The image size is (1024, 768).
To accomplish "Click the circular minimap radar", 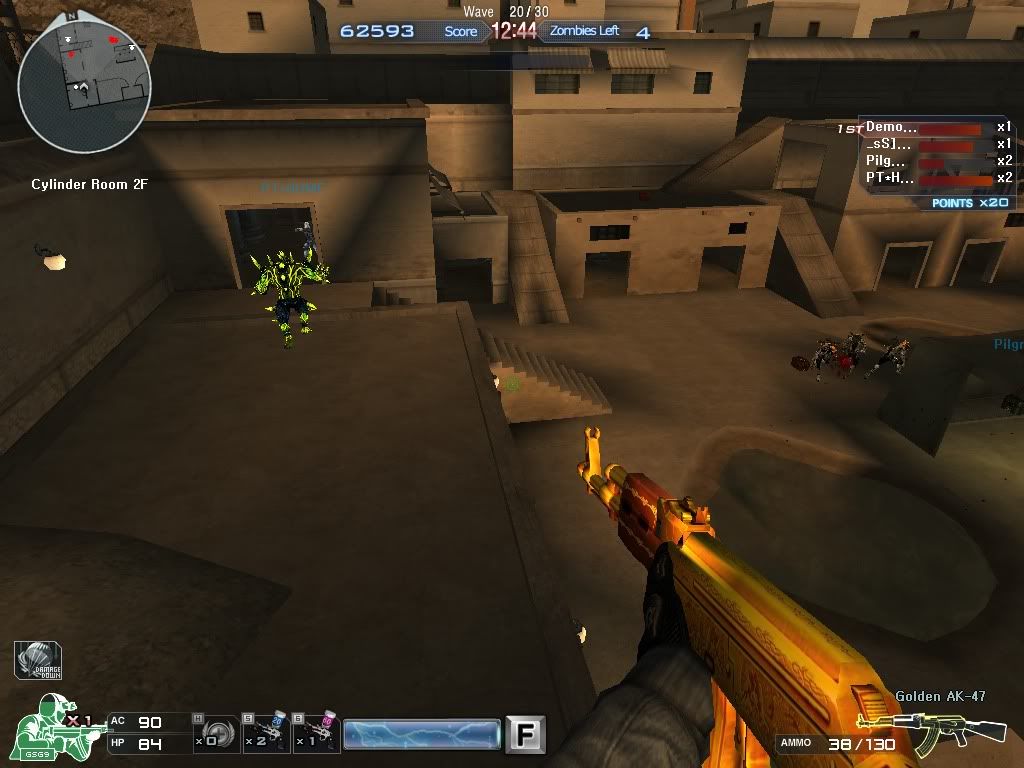I will tap(84, 86).
